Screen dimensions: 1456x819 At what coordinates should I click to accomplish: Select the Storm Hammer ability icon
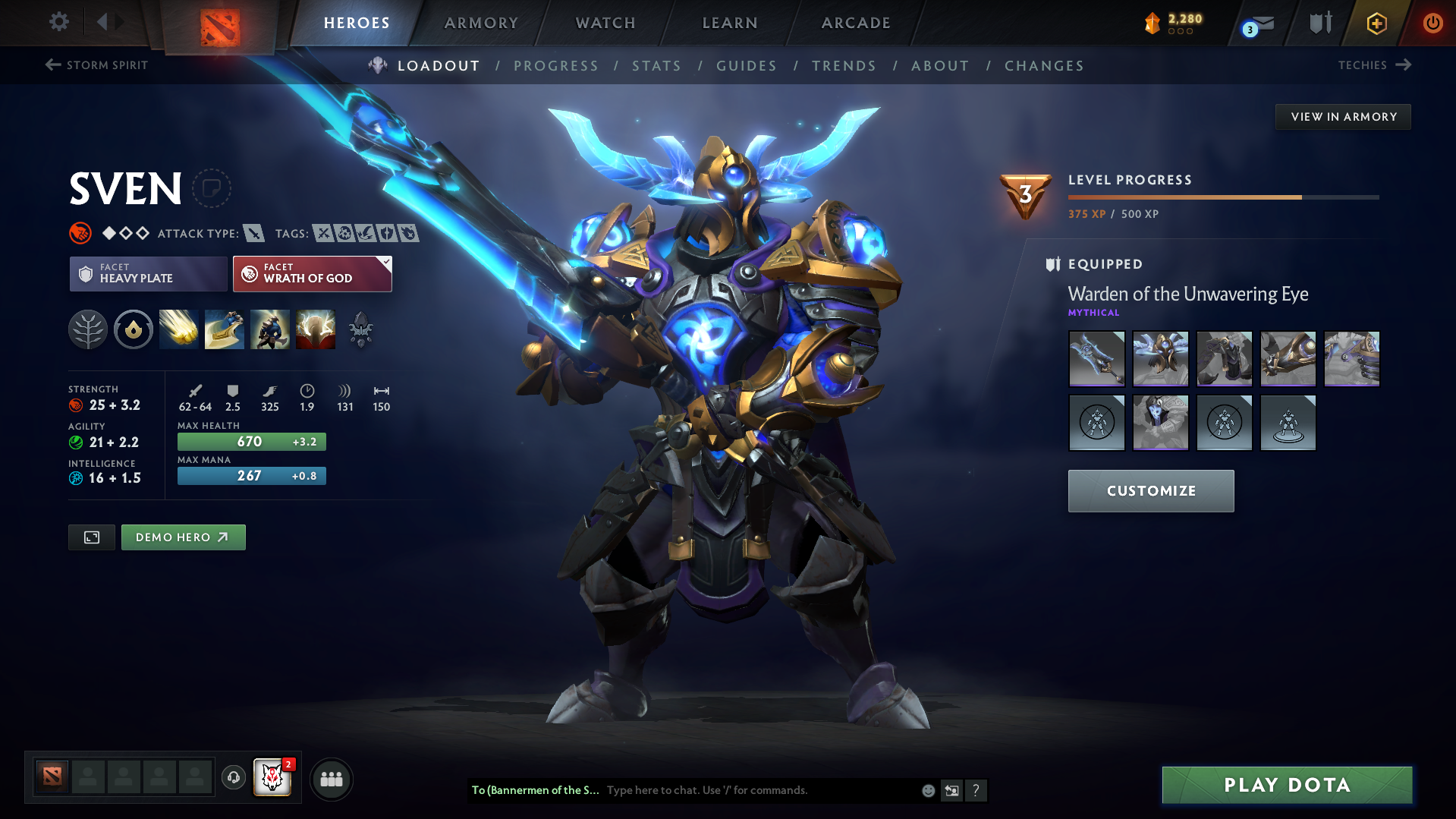pyautogui.click(x=178, y=329)
